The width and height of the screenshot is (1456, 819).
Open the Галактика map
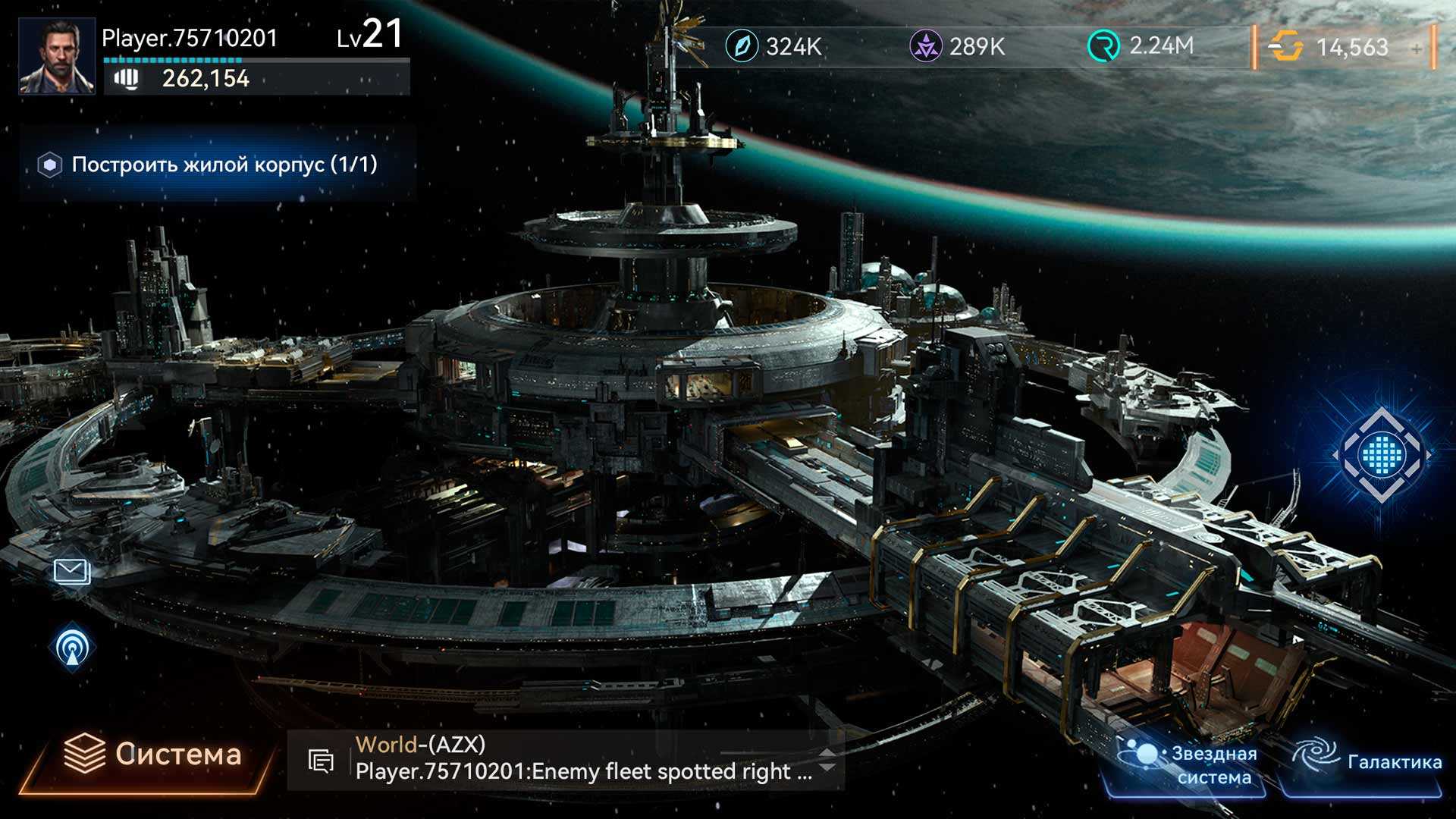point(1365,762)
